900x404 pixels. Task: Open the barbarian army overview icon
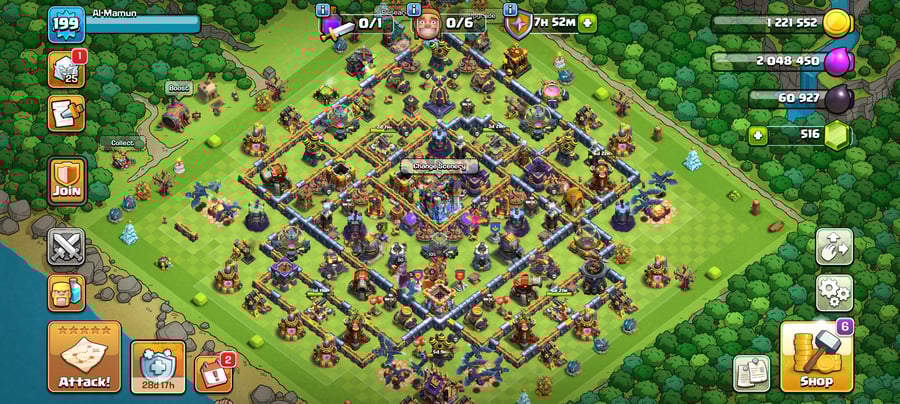67,293
